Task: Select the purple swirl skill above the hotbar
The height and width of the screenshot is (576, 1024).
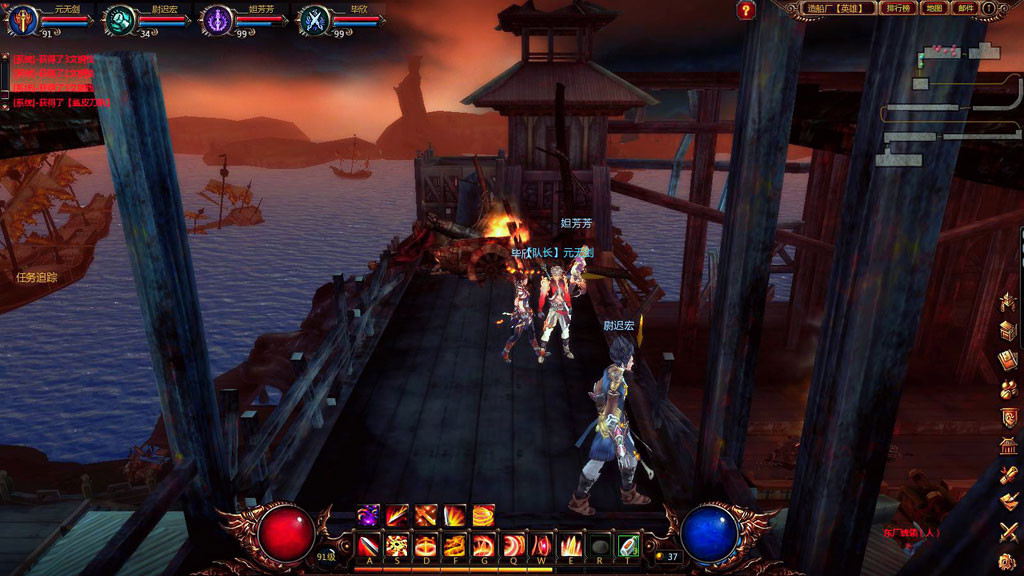Action: click(368, 515)
